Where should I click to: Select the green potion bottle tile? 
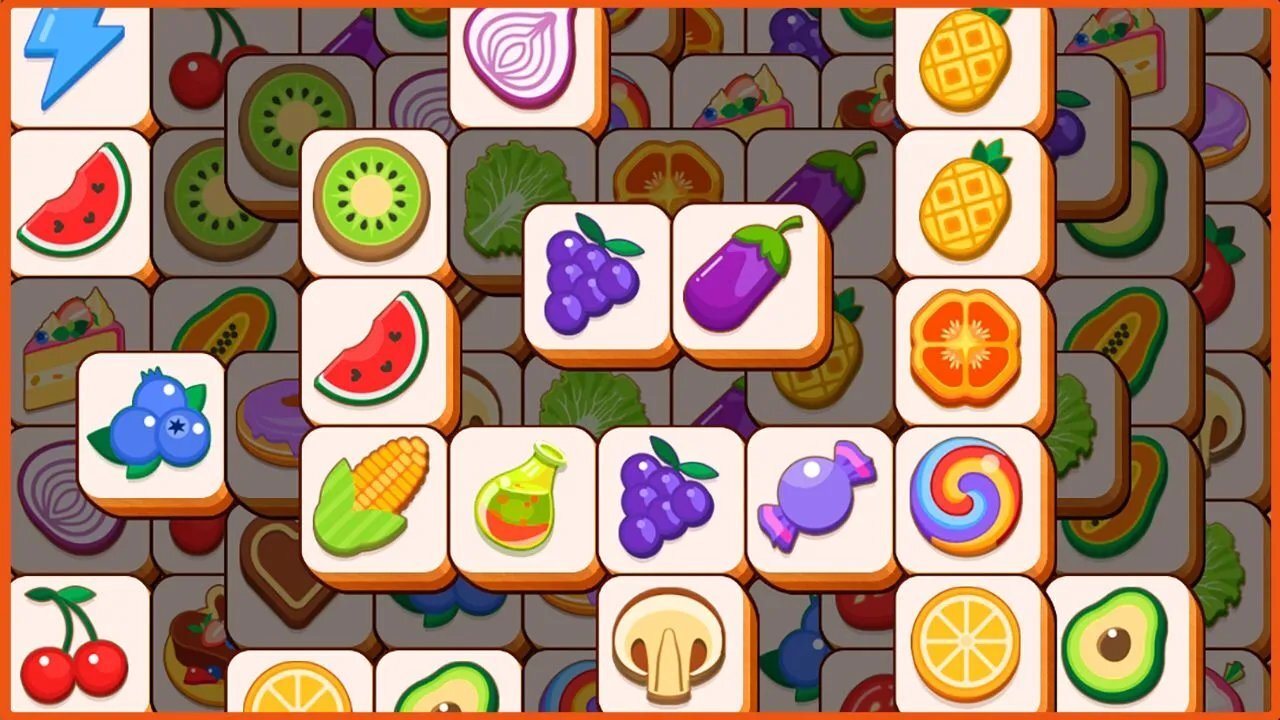520,497
